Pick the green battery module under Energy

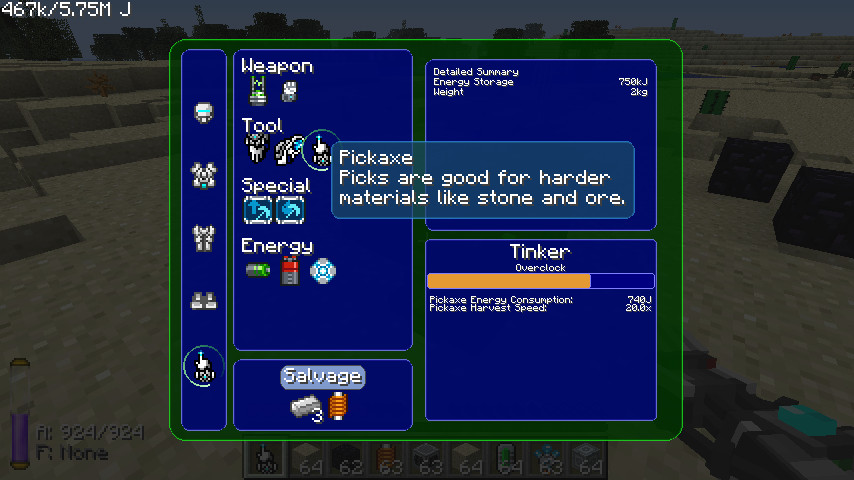257,270
